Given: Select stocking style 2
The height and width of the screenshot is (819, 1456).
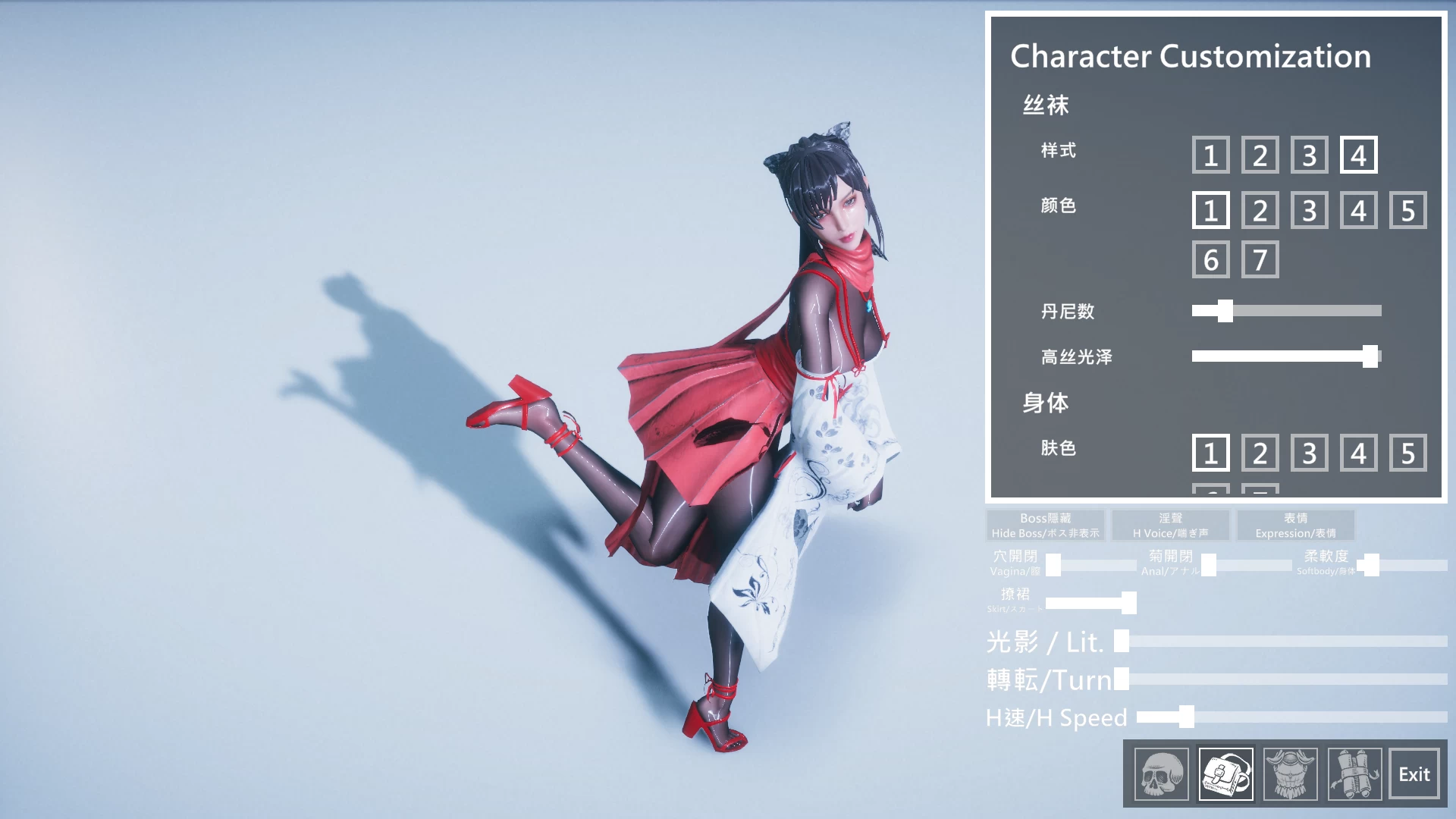Looking at the screenshot, I should pos(1260,155).
